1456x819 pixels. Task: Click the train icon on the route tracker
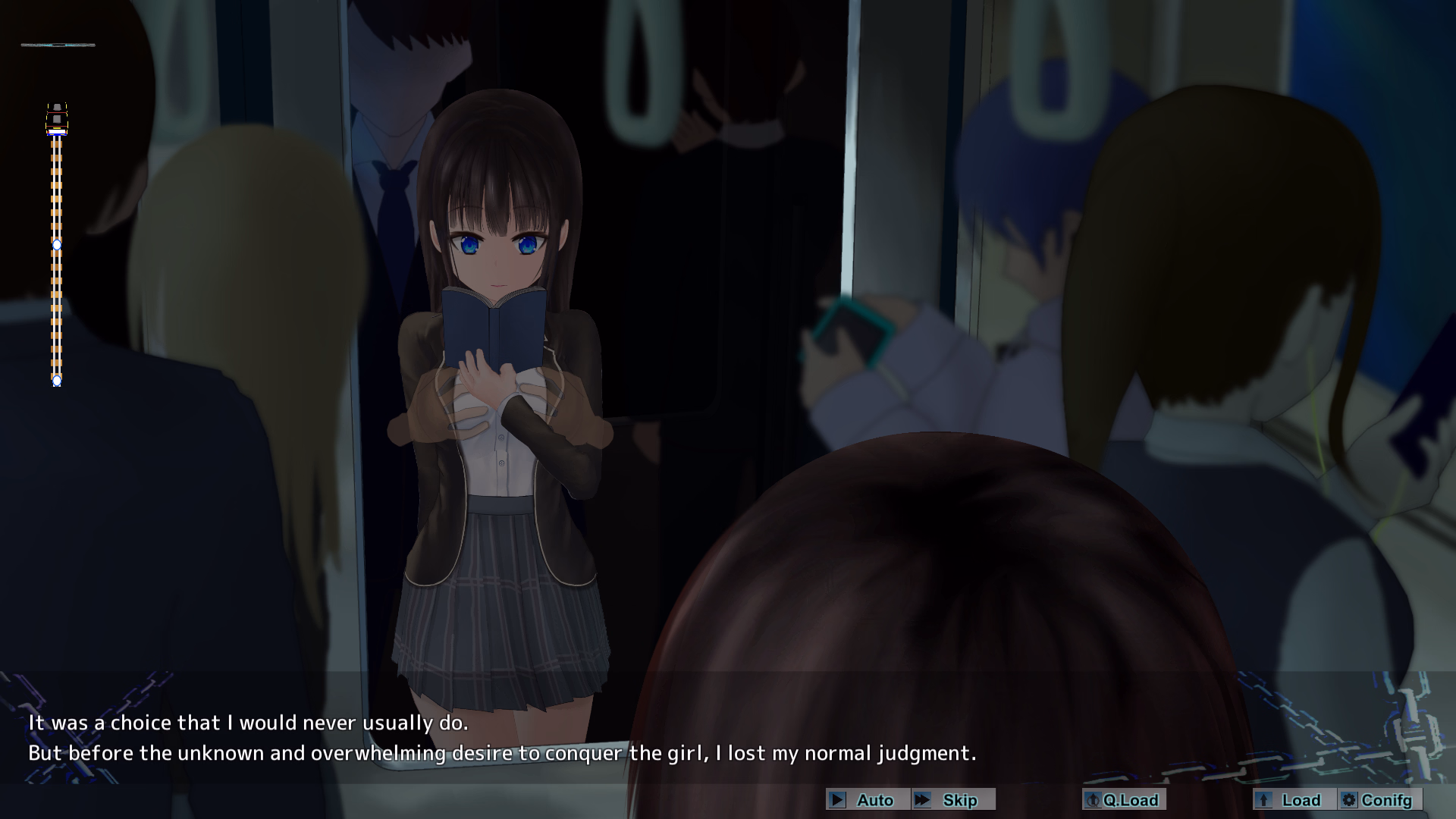56,118
